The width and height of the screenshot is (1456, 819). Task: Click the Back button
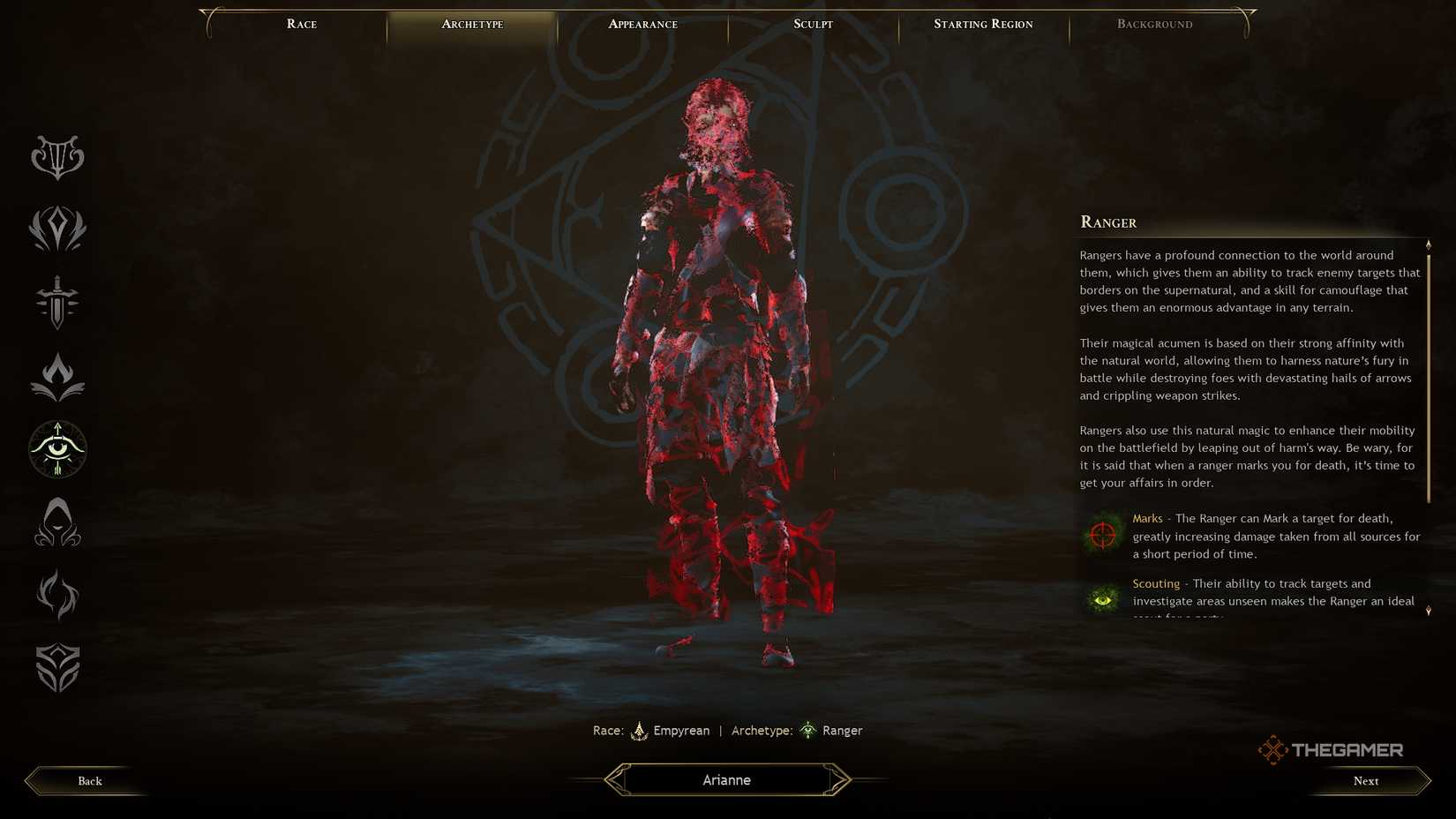(x=88, y=780)
